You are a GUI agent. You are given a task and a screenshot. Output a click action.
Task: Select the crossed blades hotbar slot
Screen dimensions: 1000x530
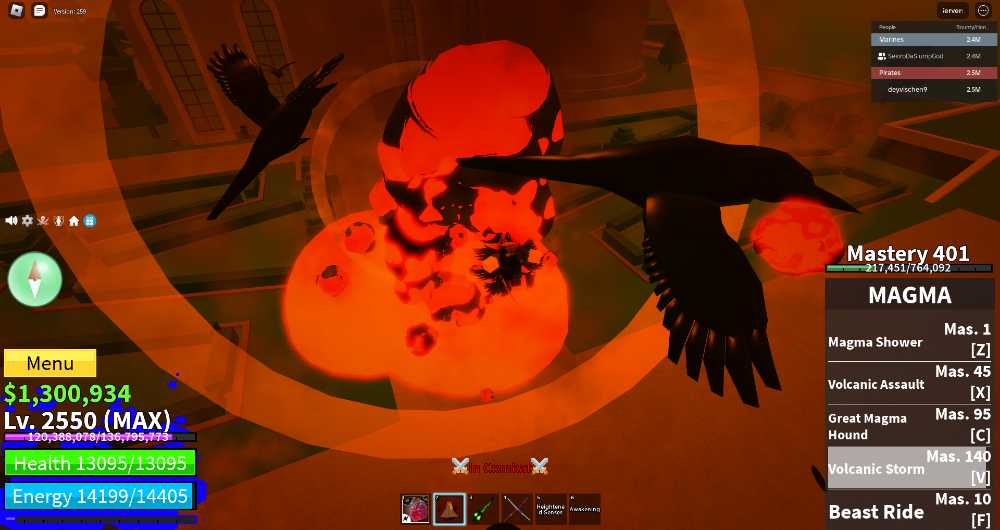pyautogui.click(x=517, y=508)
